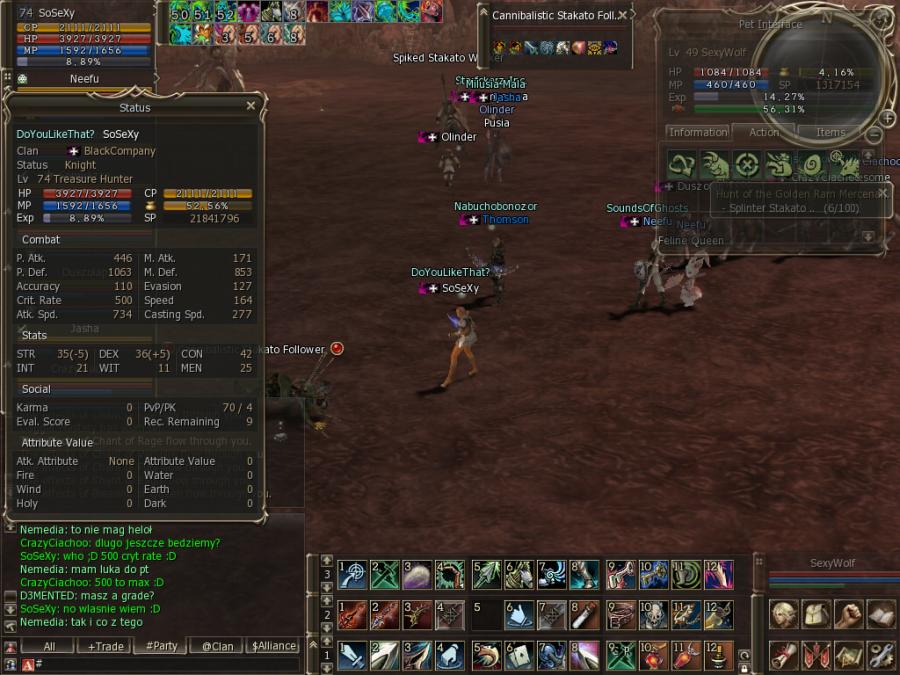The image size is (900, 675).
Task: Use the golden key item on hotbar 3
Action: click(653, 574)
